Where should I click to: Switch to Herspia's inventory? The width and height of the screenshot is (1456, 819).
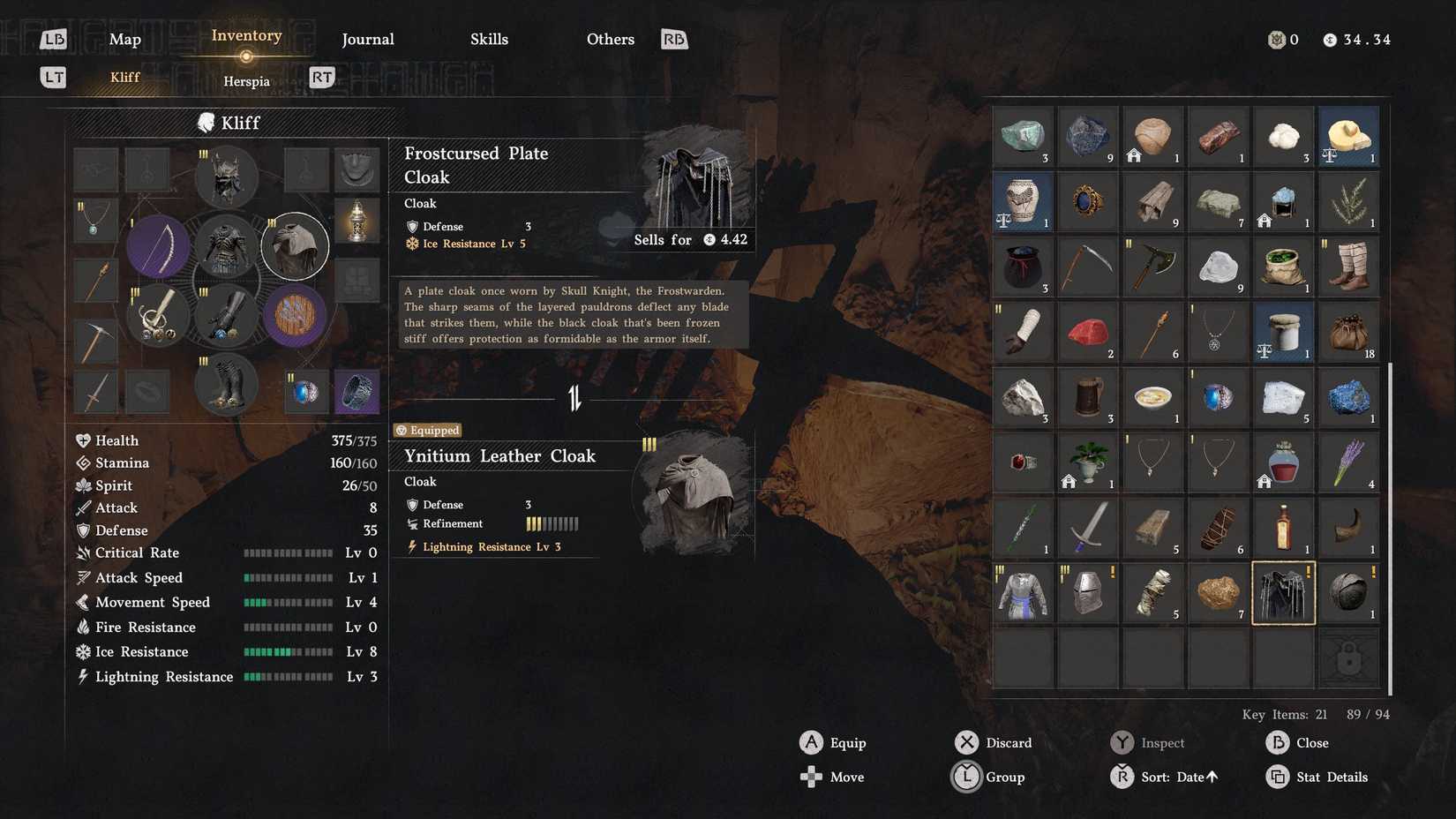point(246,80)
